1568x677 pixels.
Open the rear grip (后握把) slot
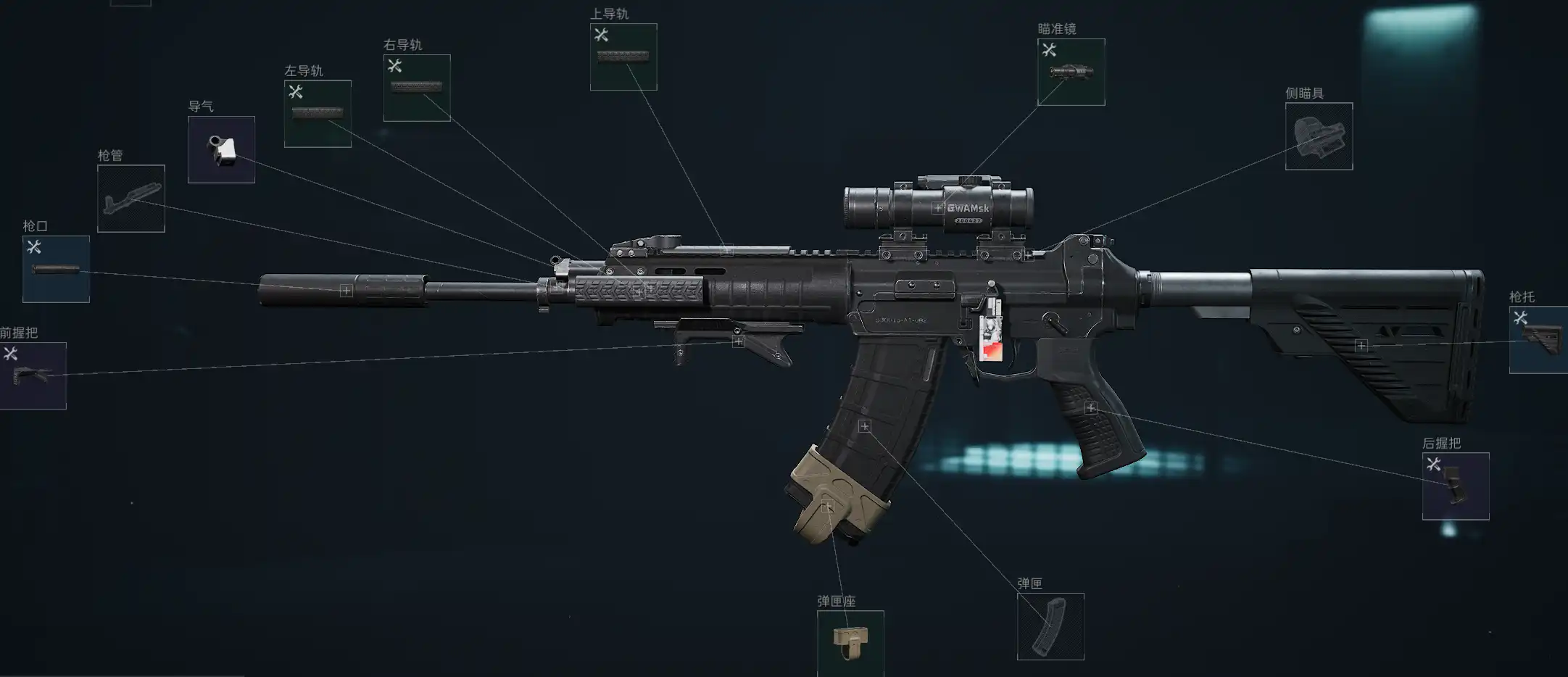1456,486
